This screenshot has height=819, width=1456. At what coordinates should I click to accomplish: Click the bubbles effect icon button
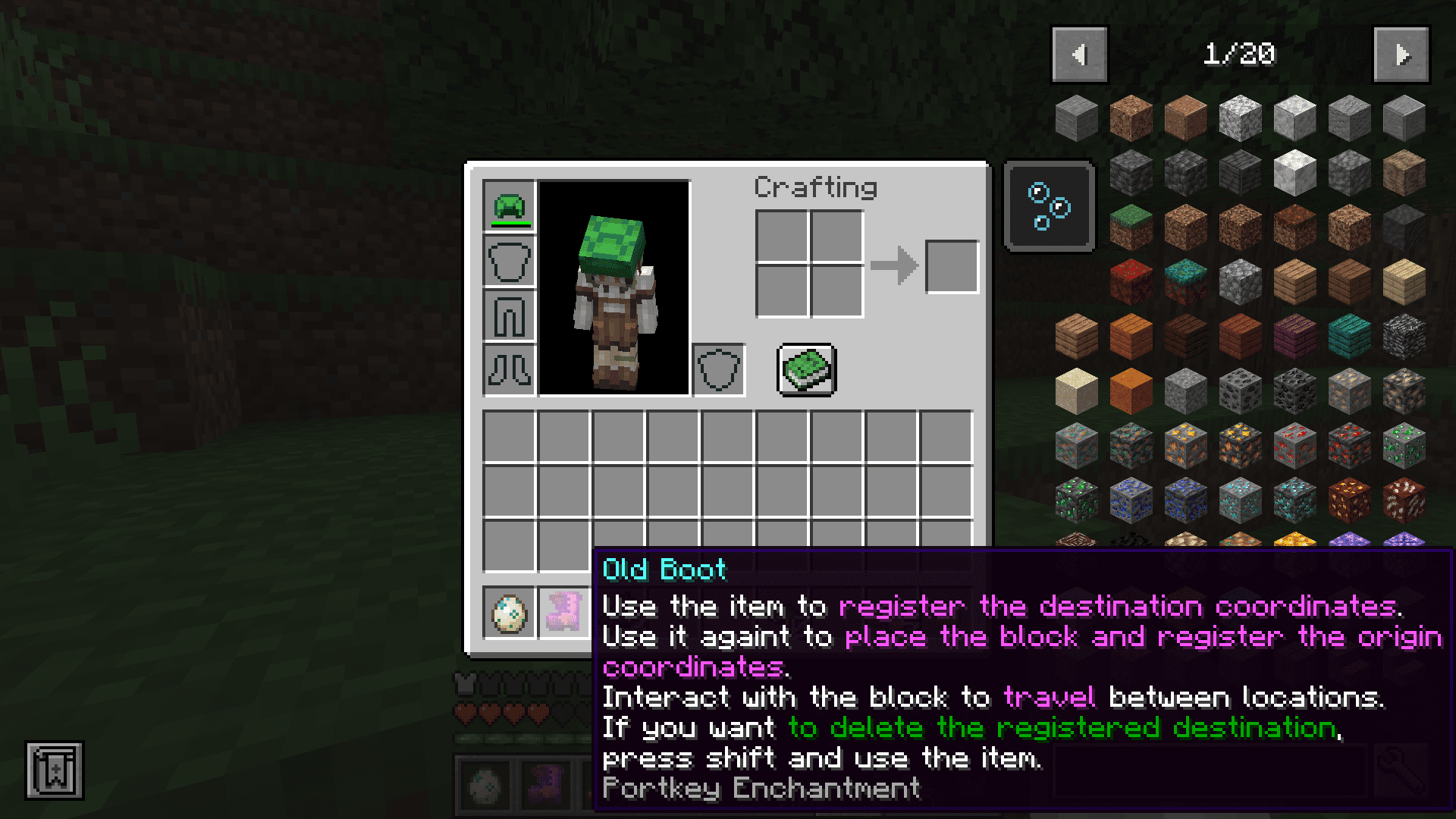click(x=1049, y=206)
